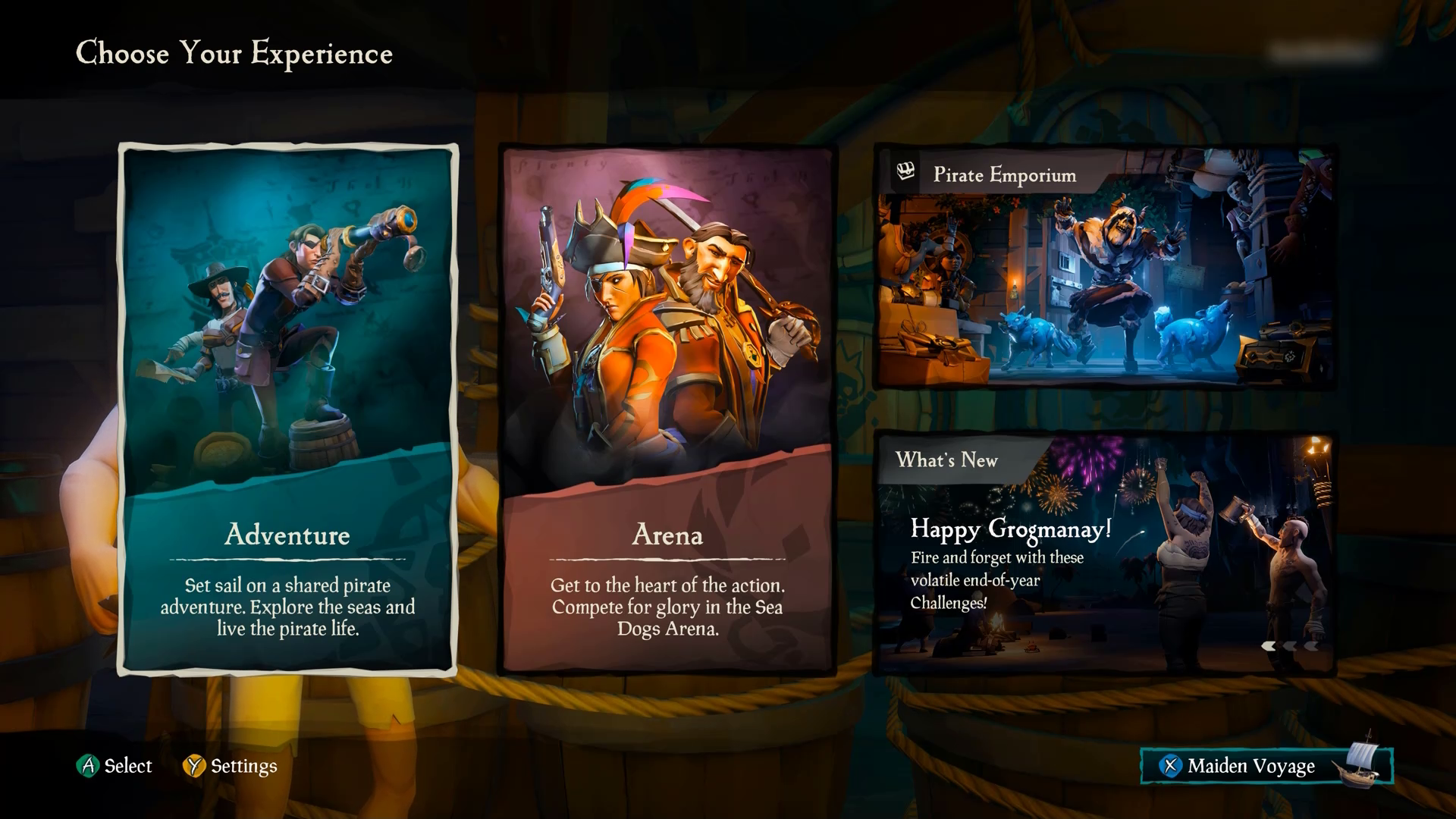Click the blue X icon on Maiden Voyage
The width and height of the screenshot is (1456, 819).
(x=1172, y=767)
